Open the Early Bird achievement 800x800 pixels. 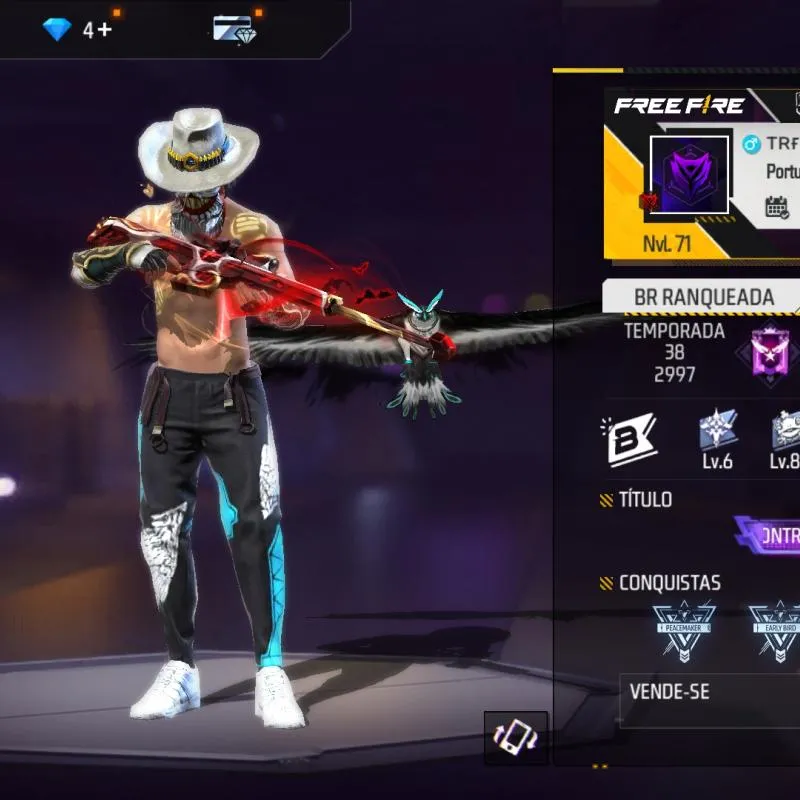point(776,630)
